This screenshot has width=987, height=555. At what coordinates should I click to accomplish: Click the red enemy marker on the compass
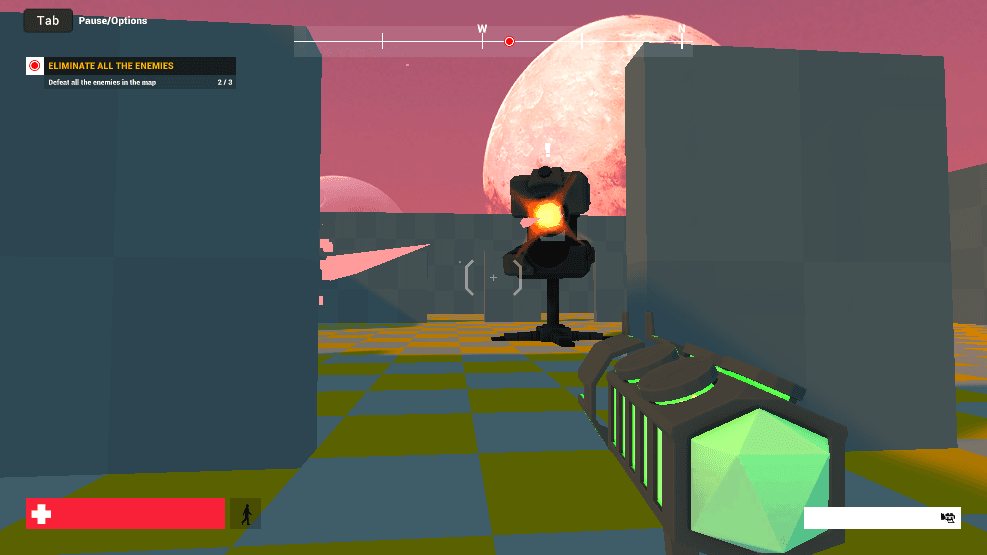509,42
